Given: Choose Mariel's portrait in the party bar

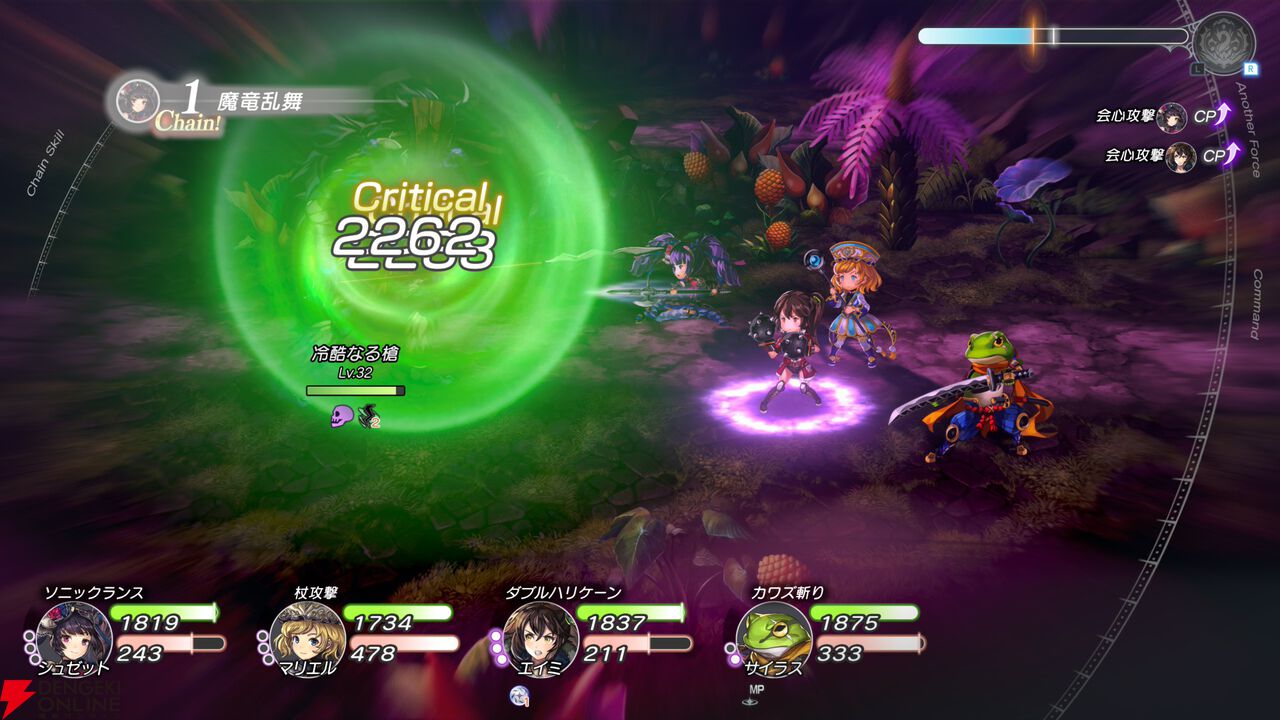Looking at the screenshot, I should pyautogui.click(x=307, y=636).
